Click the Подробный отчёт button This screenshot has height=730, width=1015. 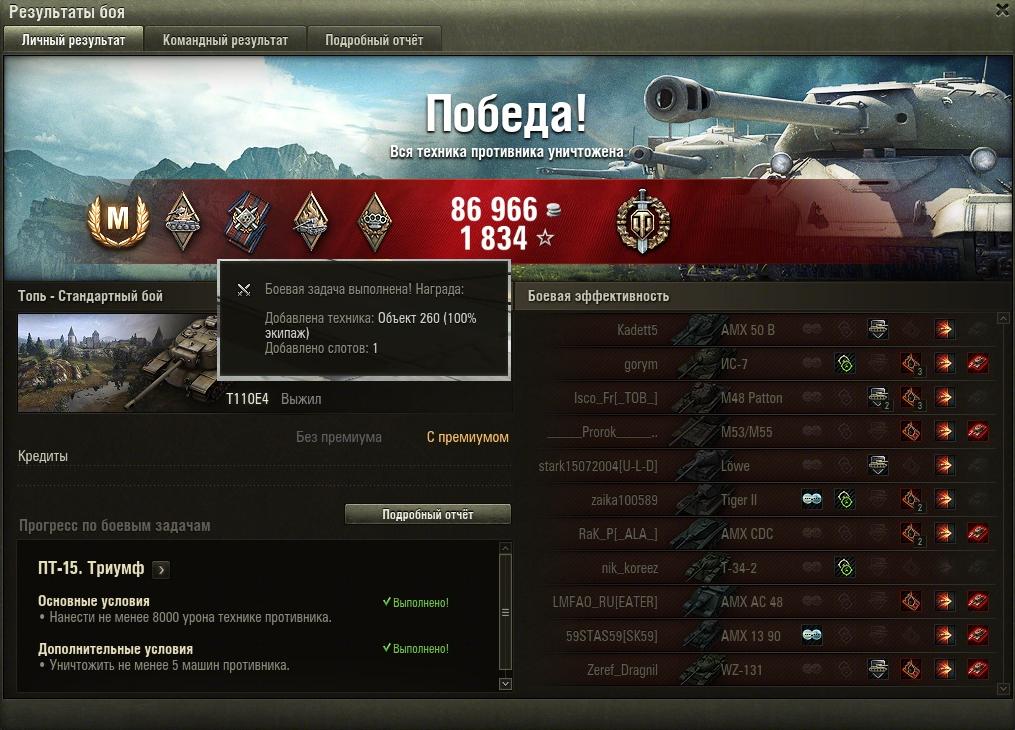pos(427,514)
